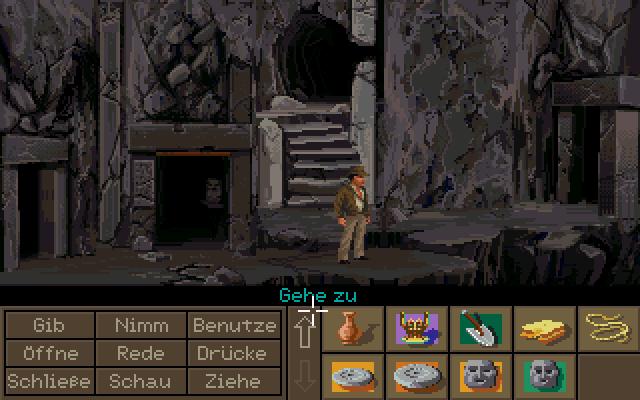Select the Gib verb
This screenshot has width=640, height=400.
click(x=49, y=325)
